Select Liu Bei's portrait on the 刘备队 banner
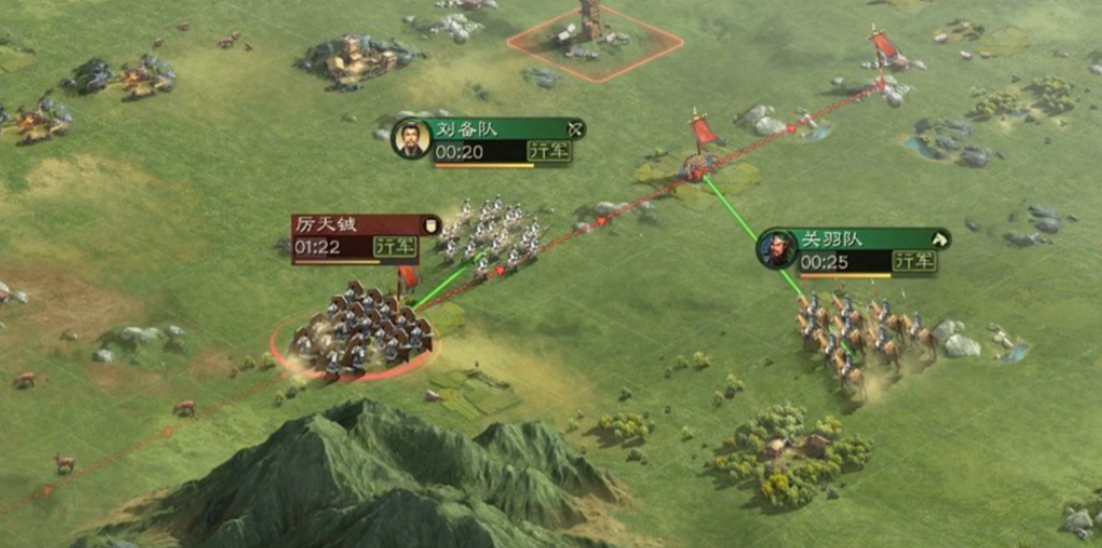 (x=410, y=138)
